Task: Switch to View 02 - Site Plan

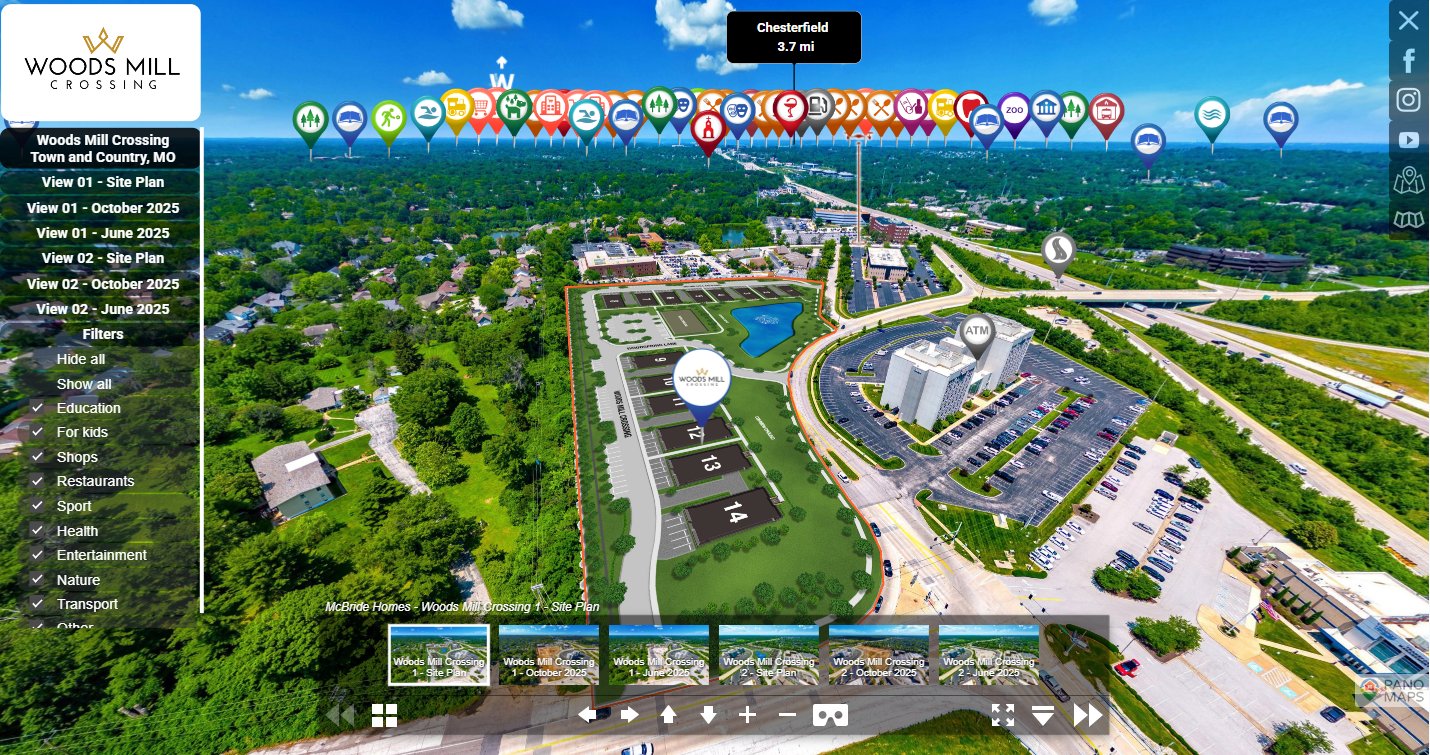Action: click(103, 258)
